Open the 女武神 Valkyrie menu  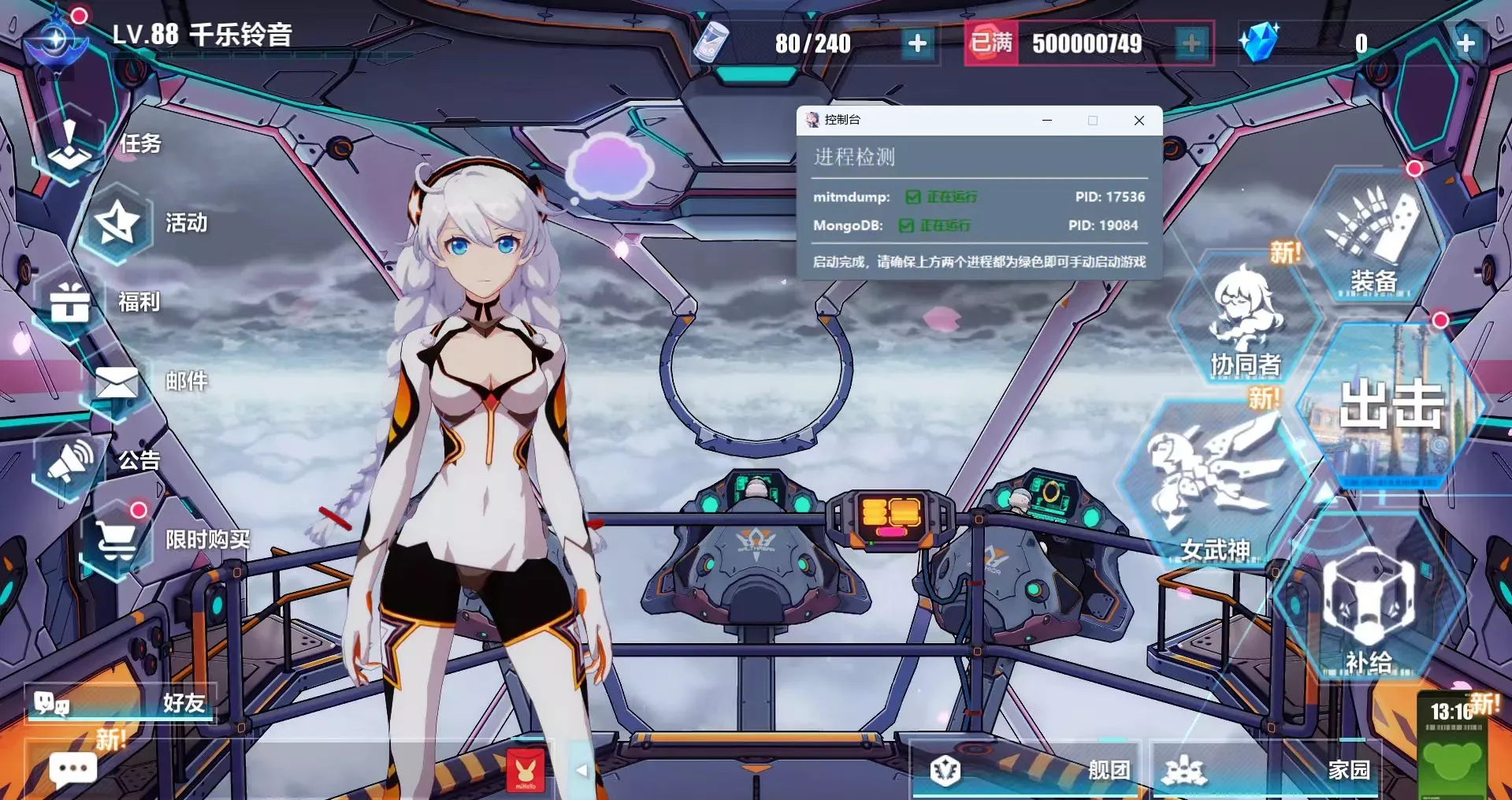[x=1213, y=485]
